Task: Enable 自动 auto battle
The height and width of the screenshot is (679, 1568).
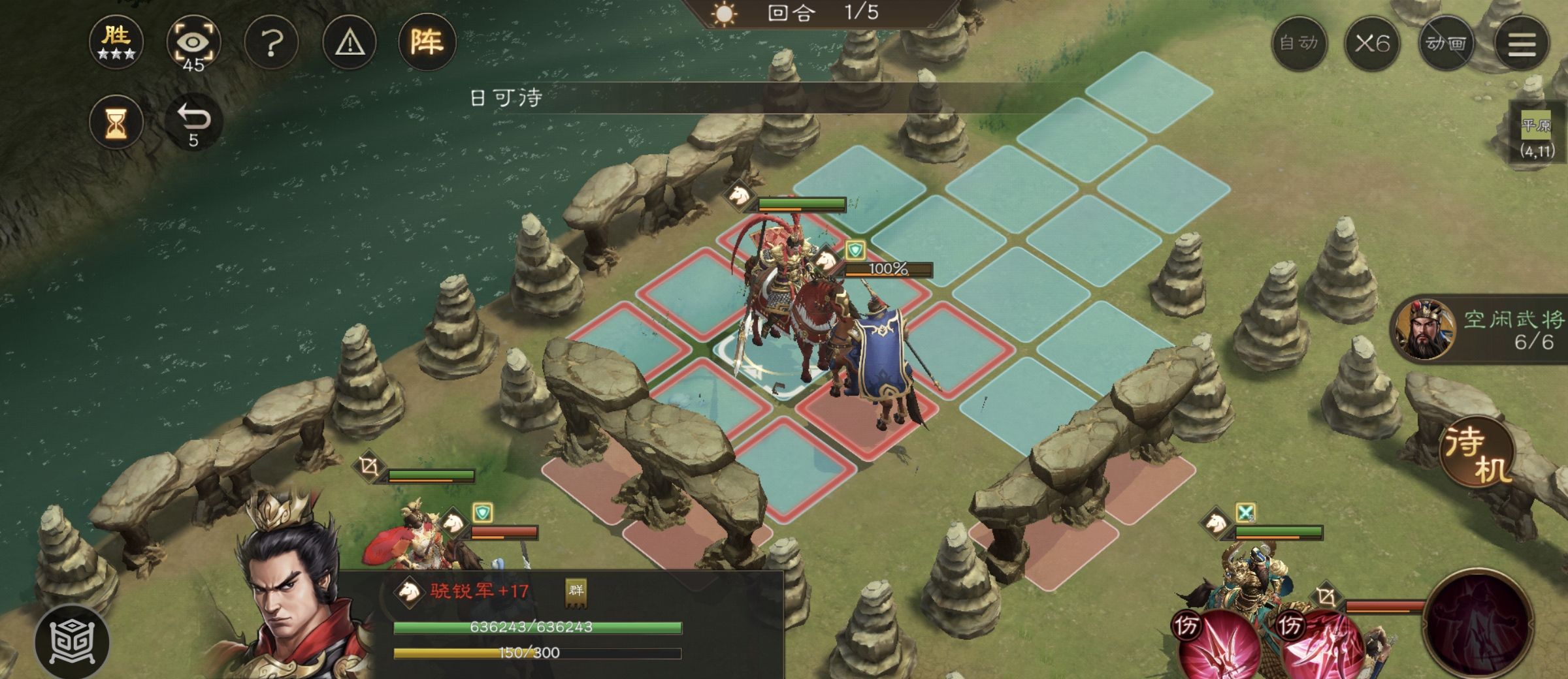Action: [1299, 44]
